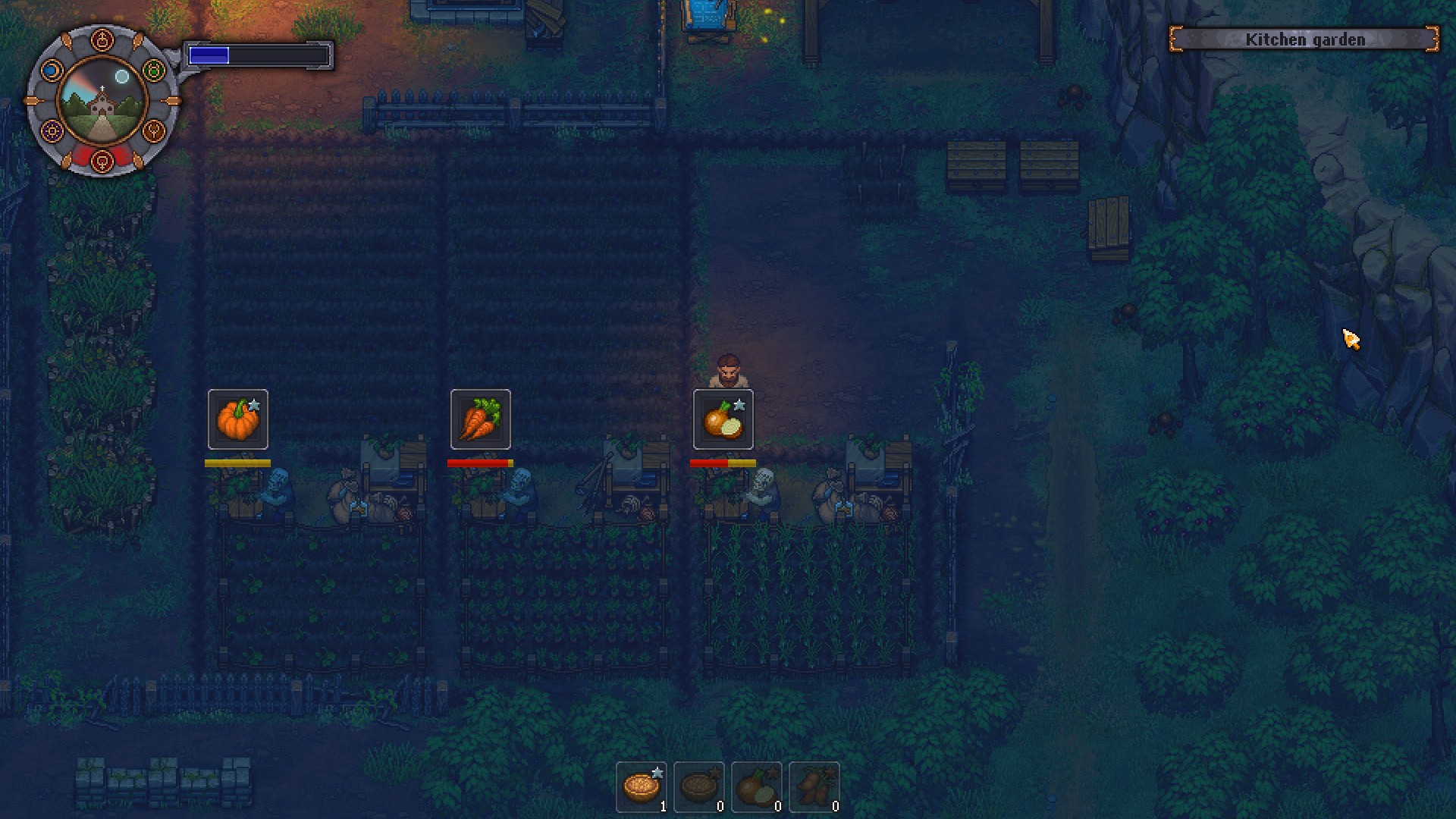Click the quality star on the pumpkin marker

pos(253,406)
